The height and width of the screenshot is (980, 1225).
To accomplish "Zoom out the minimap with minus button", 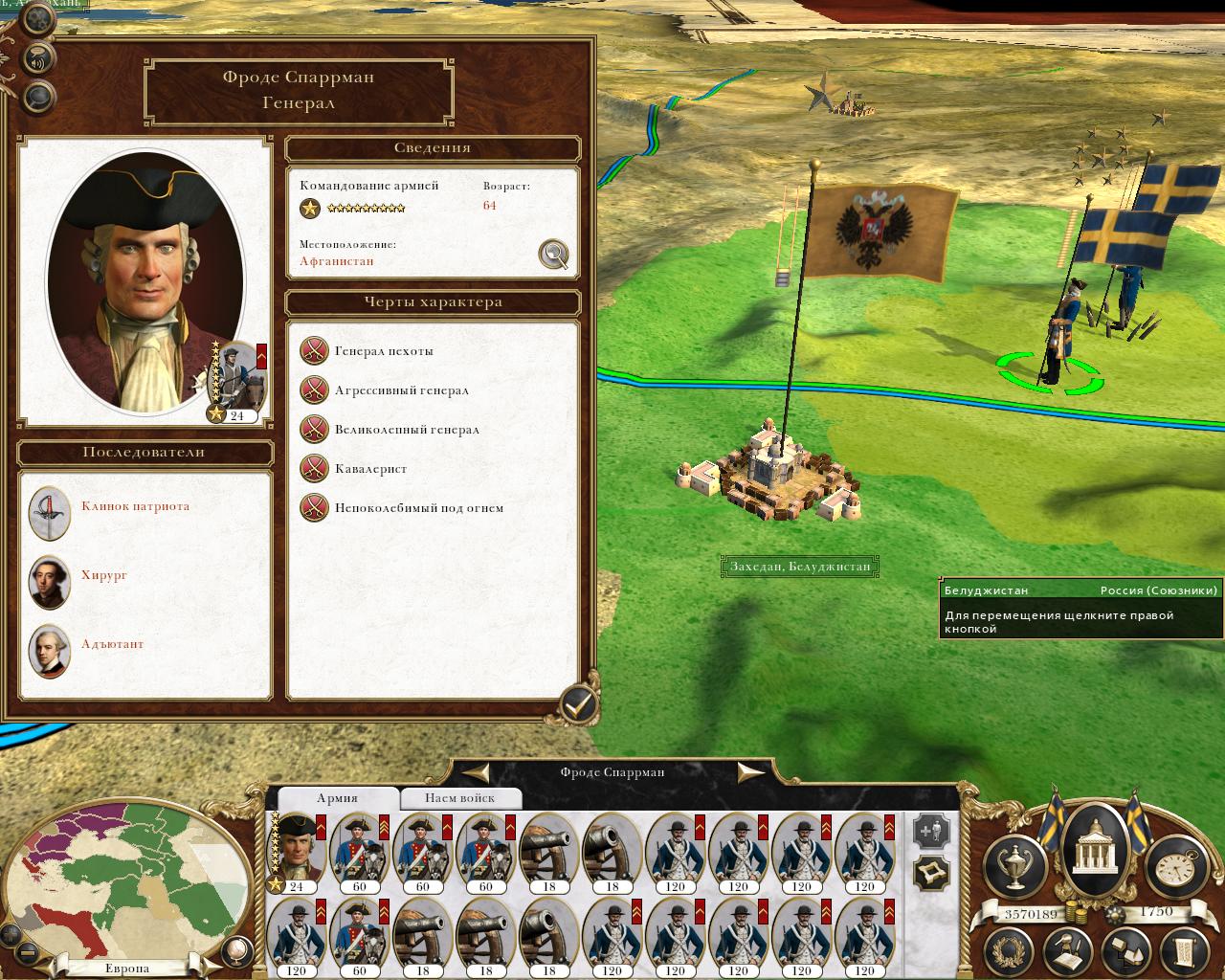I will pyautogui.click(x=26, y=953).
